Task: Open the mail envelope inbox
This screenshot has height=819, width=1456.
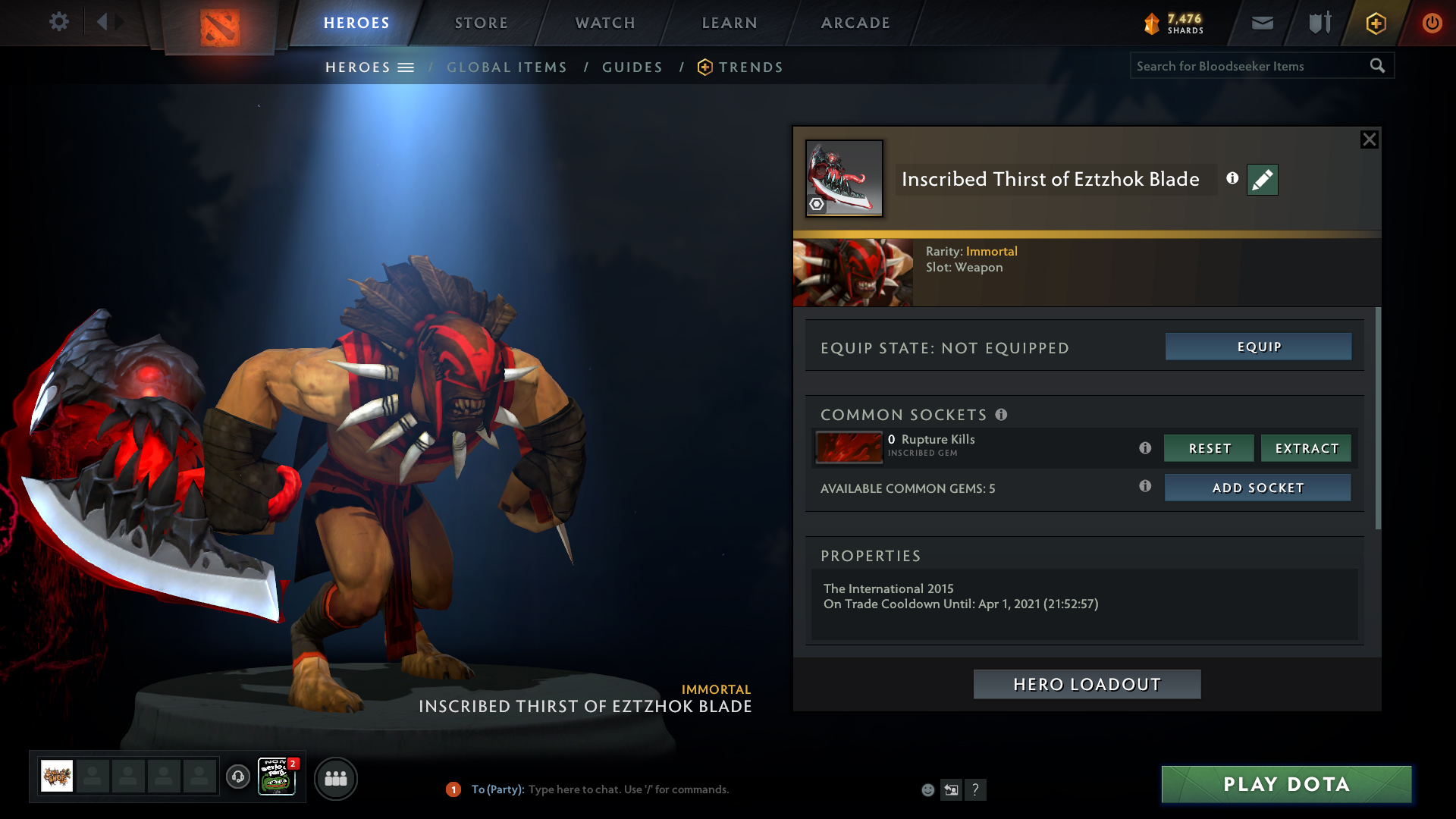Action: pyautogui.click(x=1262, y=23)
